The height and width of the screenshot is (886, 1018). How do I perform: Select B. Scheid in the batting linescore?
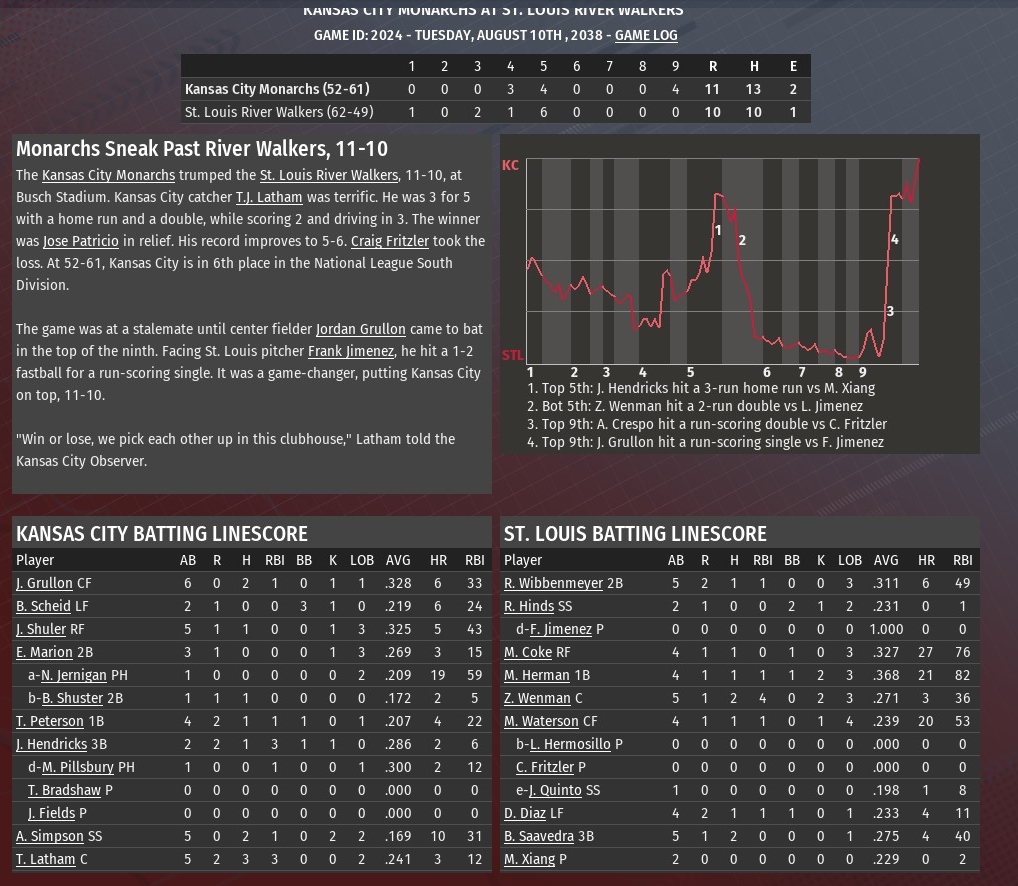click(43, 606)
